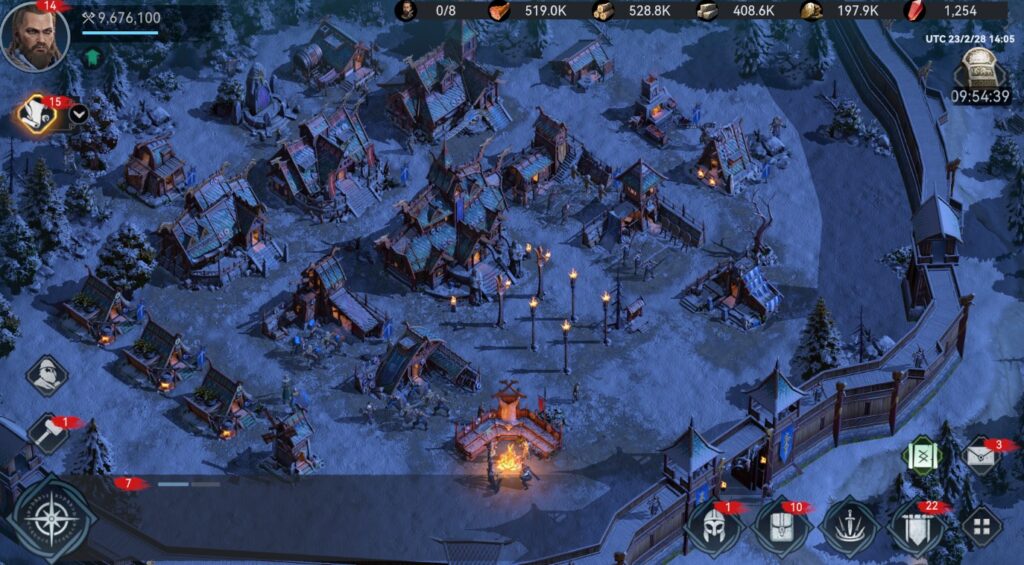This screenshot has height=565, width=1024.
Task: Open the glowing quest scroll icon
Action: click(x=38, y=115)
